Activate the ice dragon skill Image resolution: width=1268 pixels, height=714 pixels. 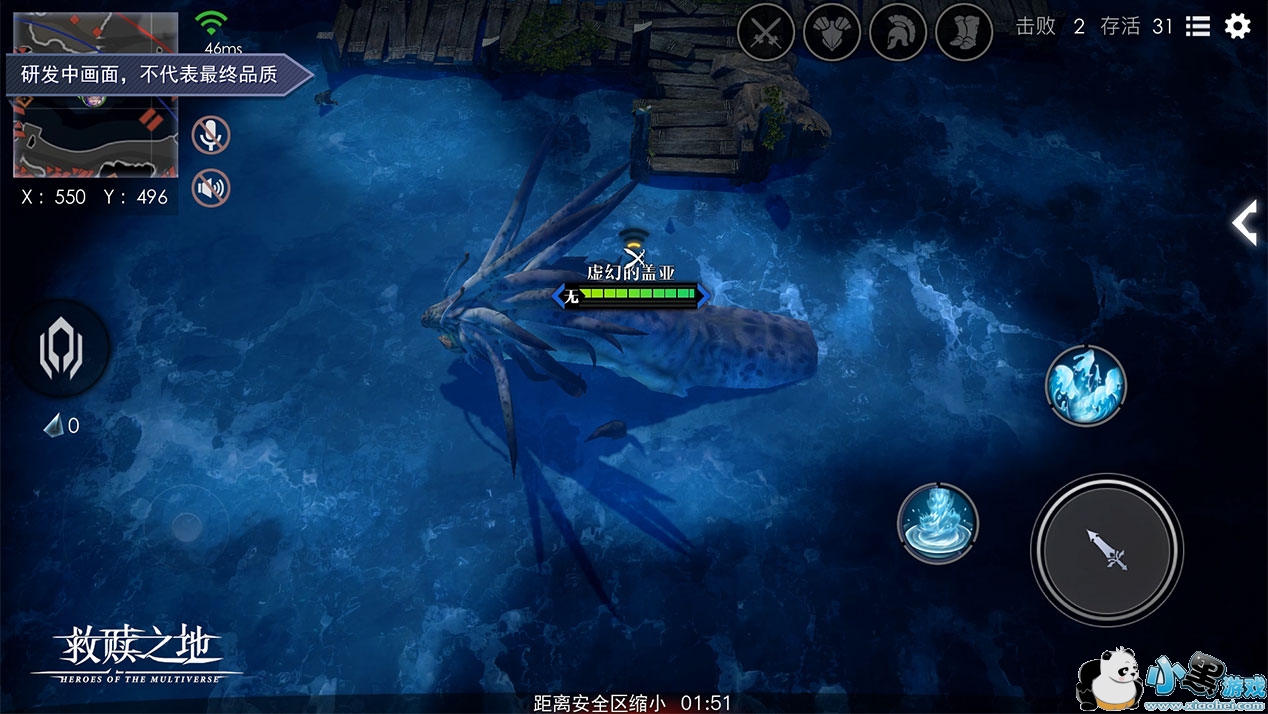[1086, 385]
